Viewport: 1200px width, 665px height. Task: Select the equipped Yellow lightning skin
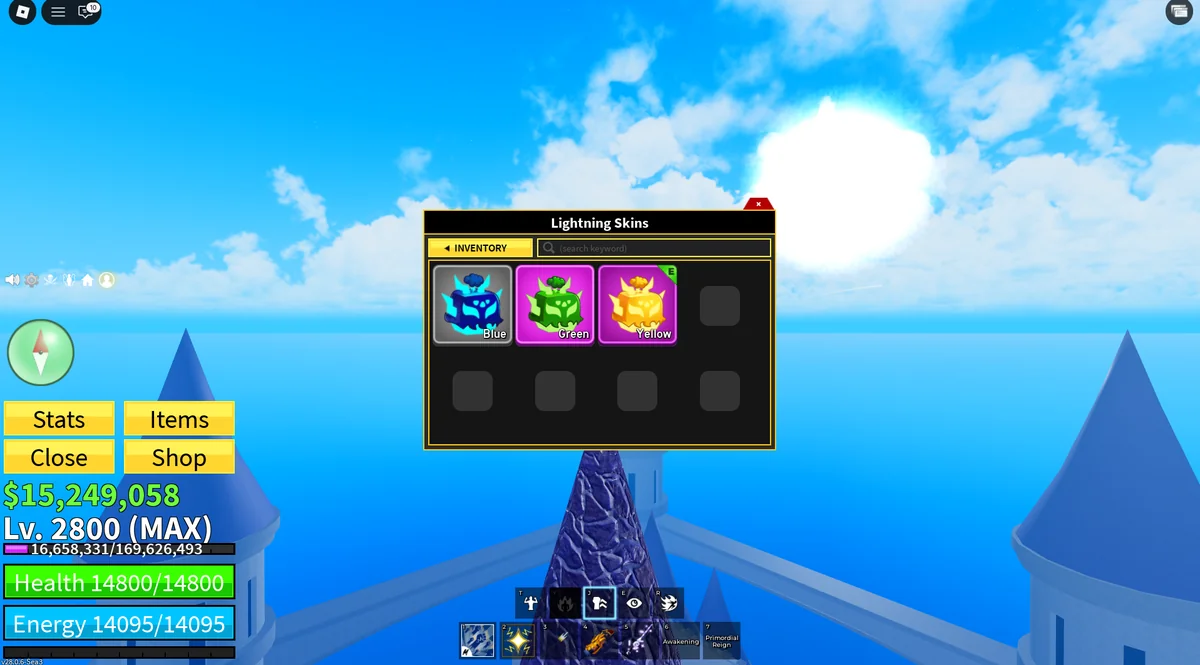[637, 305]
